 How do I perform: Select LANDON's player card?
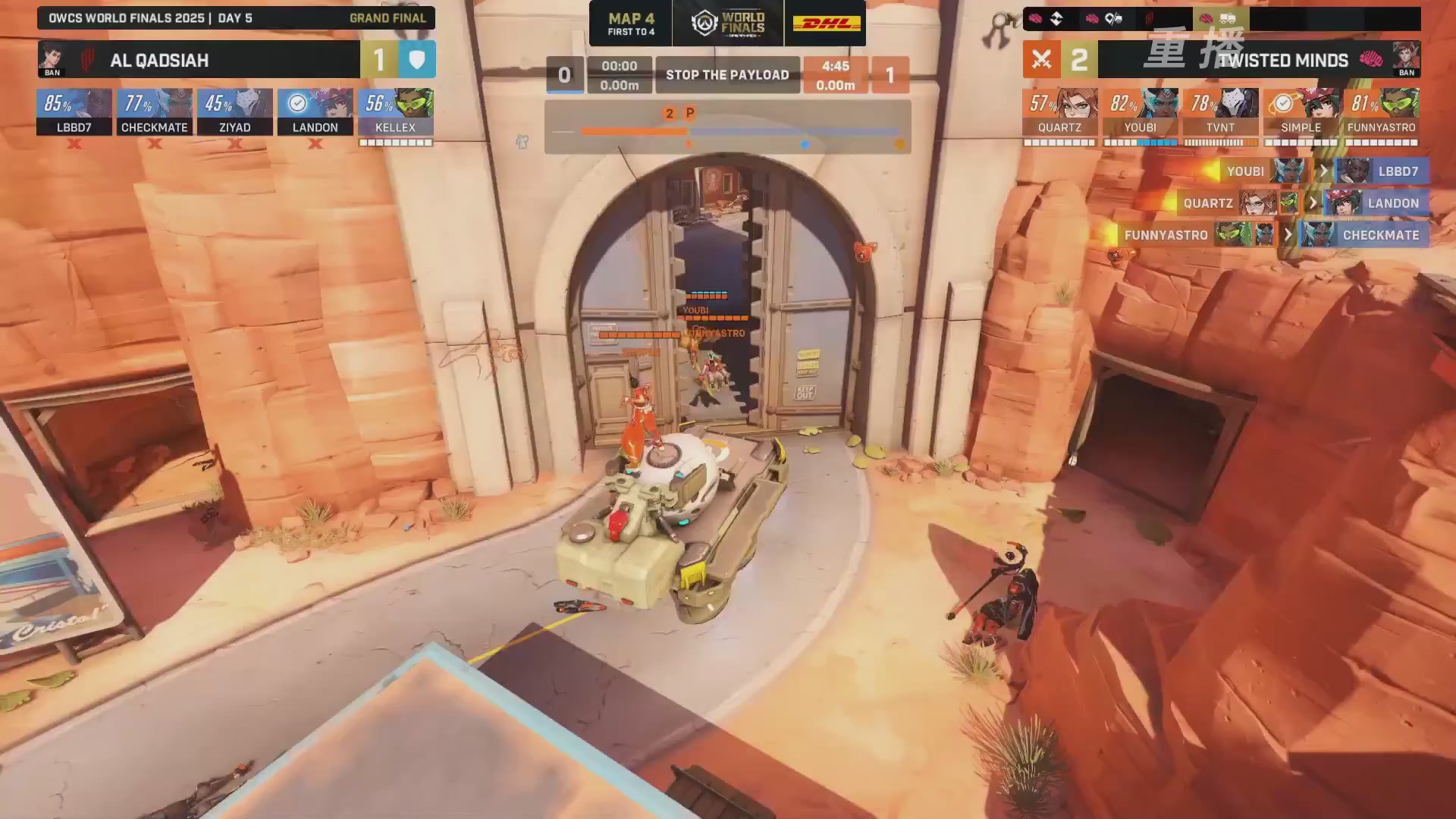point(315,112)
